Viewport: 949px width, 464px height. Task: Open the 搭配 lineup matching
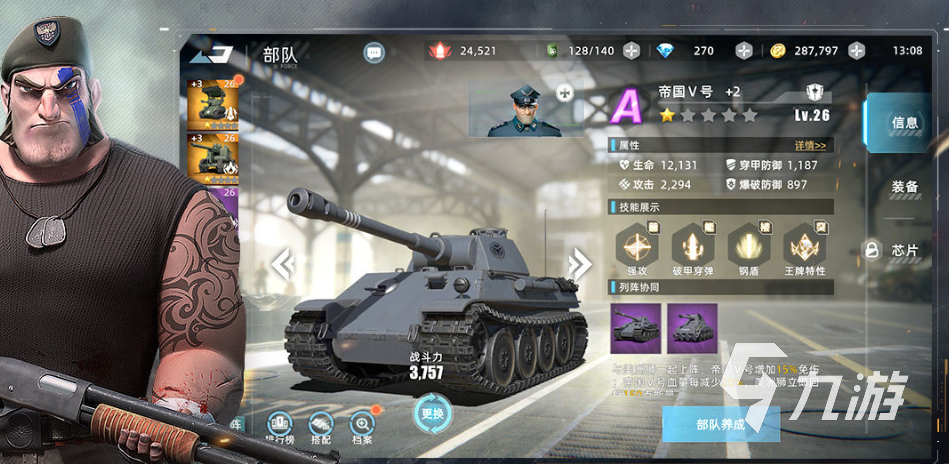point(320,428)
